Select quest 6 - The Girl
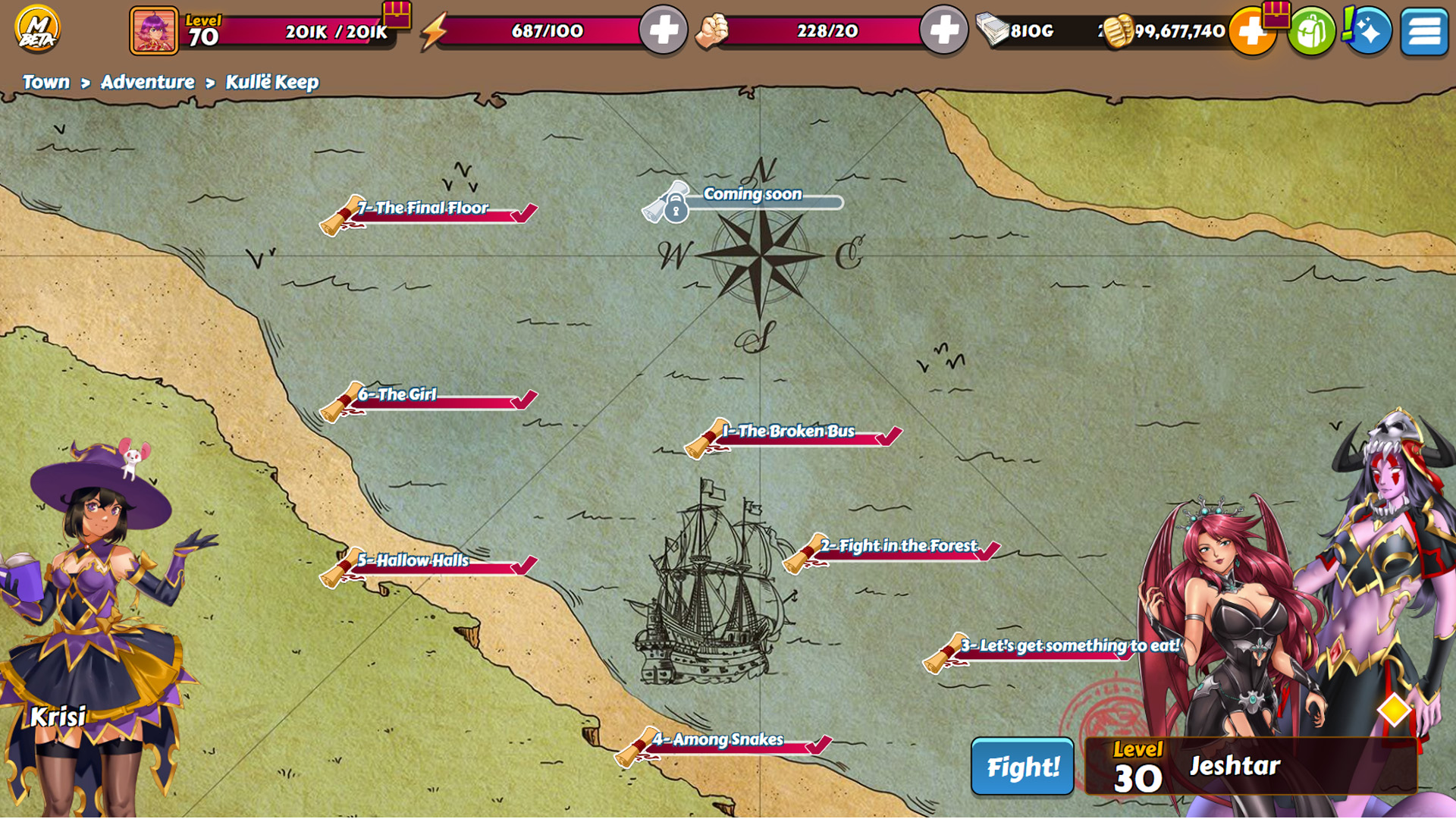Image resolution: width=1456 pixels, height=819 pixels. [428, 397]
